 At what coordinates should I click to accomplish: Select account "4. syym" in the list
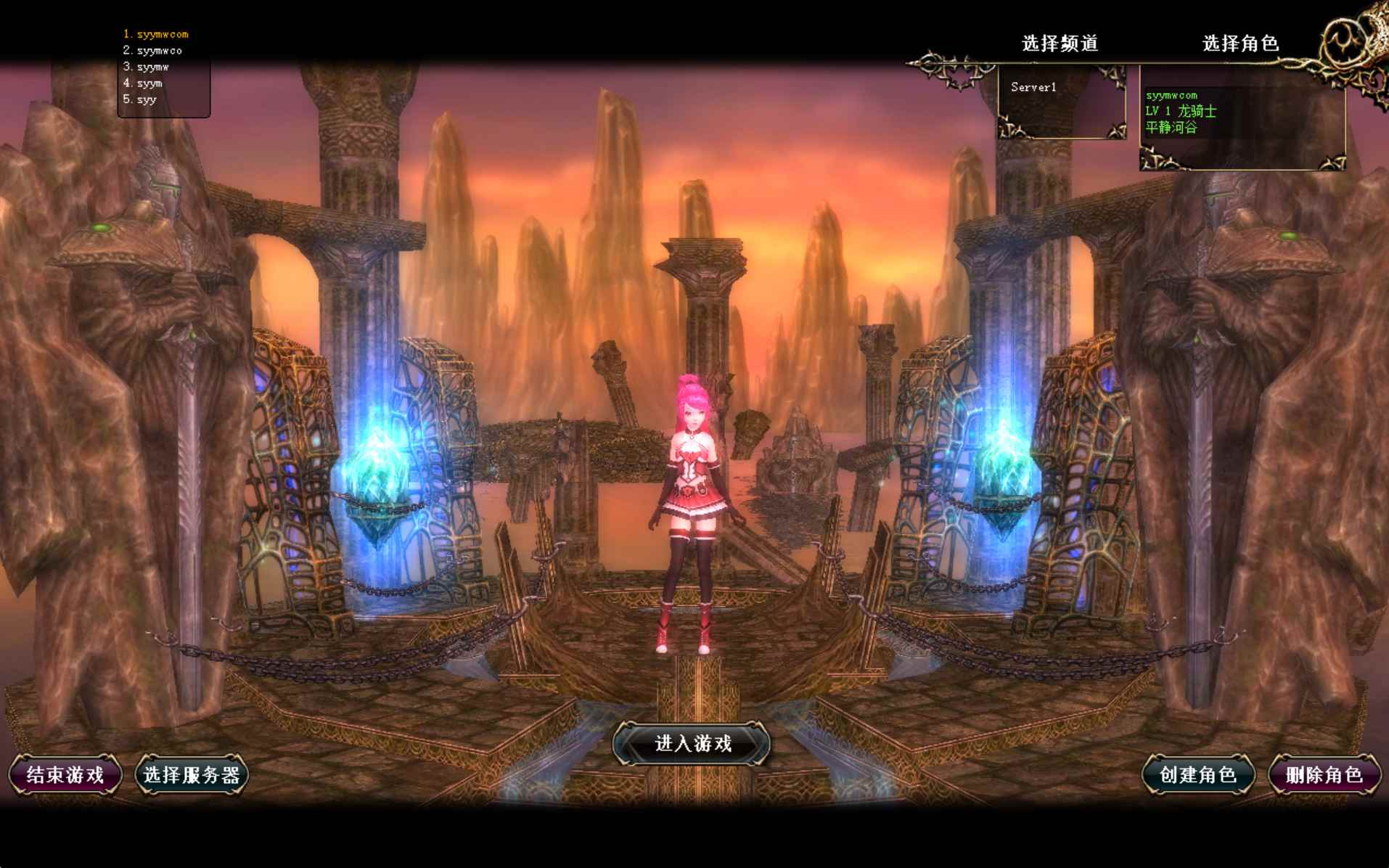(144, 83)
